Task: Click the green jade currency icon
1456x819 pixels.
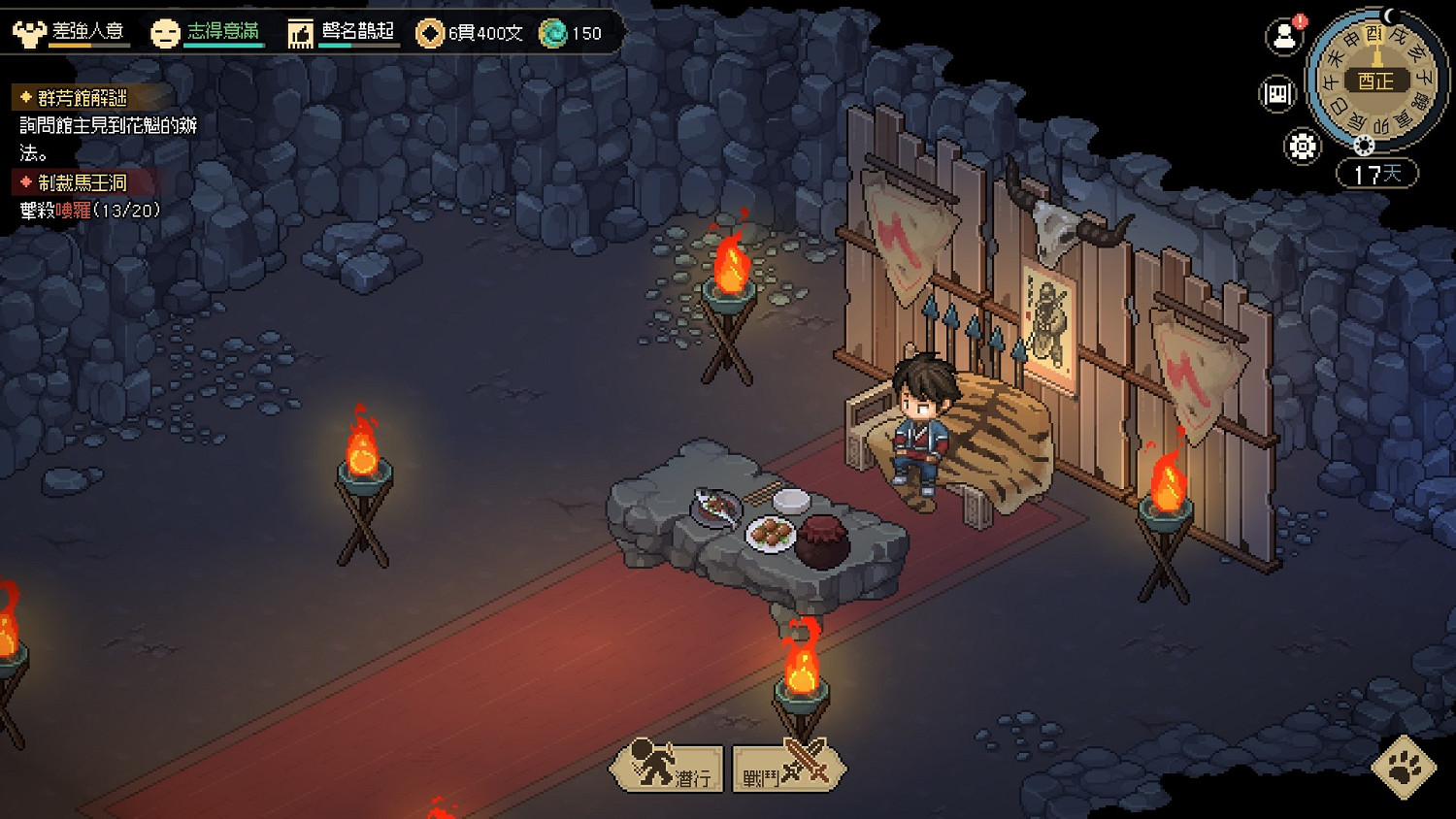Action: click(553, 33)
